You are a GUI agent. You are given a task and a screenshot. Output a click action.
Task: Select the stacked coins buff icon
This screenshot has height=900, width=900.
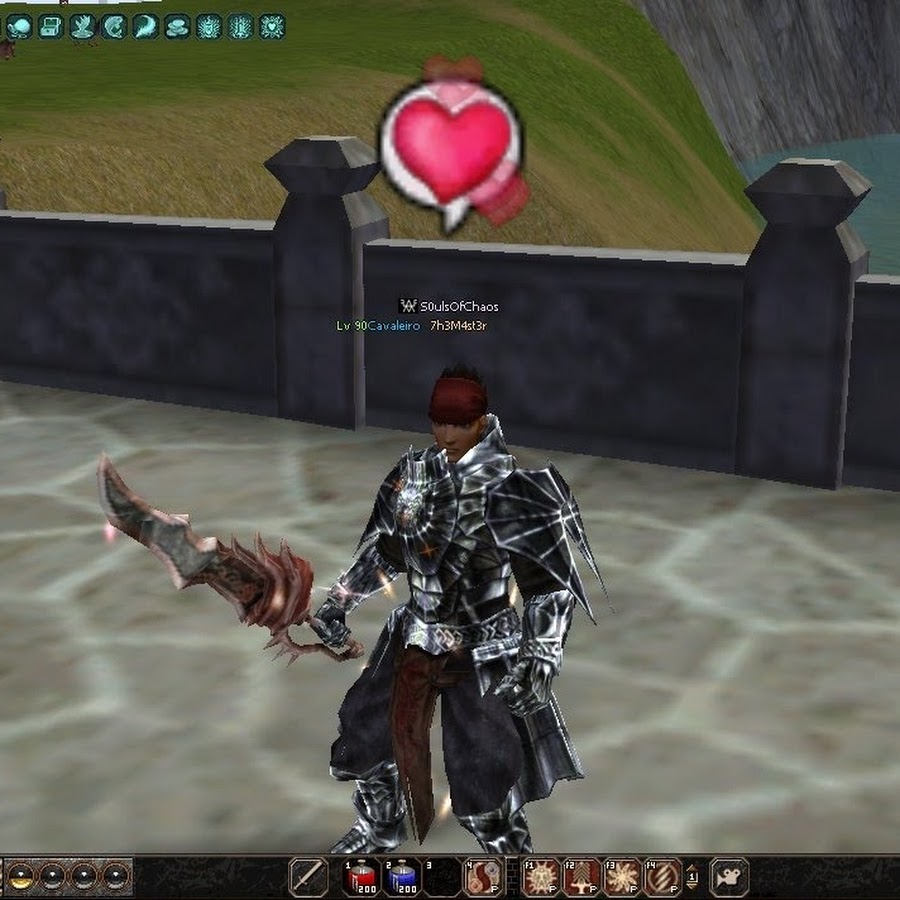(x=177, y=27)
